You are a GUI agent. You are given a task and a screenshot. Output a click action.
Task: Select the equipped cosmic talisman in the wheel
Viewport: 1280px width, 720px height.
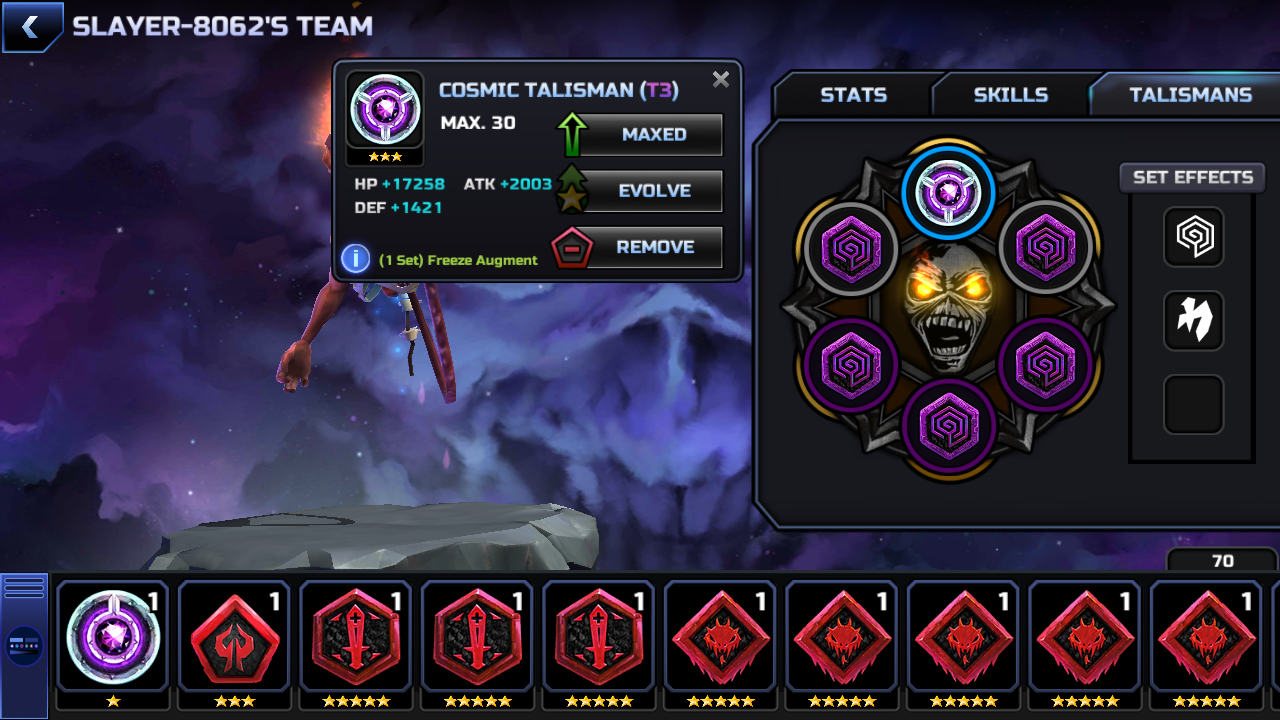(948, 192)
